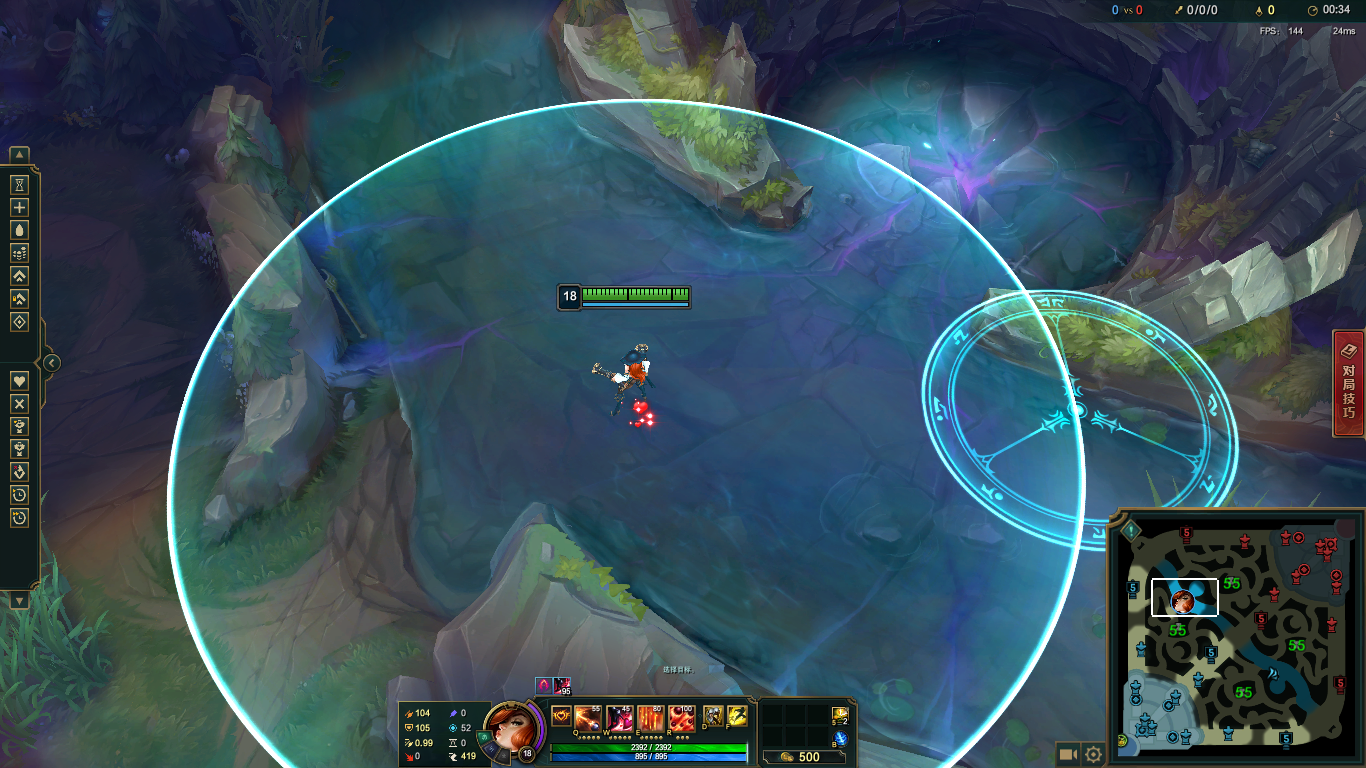Activate the W ability Strut
The width and height of the screenshot is (1366, 768).
point(619,717)
